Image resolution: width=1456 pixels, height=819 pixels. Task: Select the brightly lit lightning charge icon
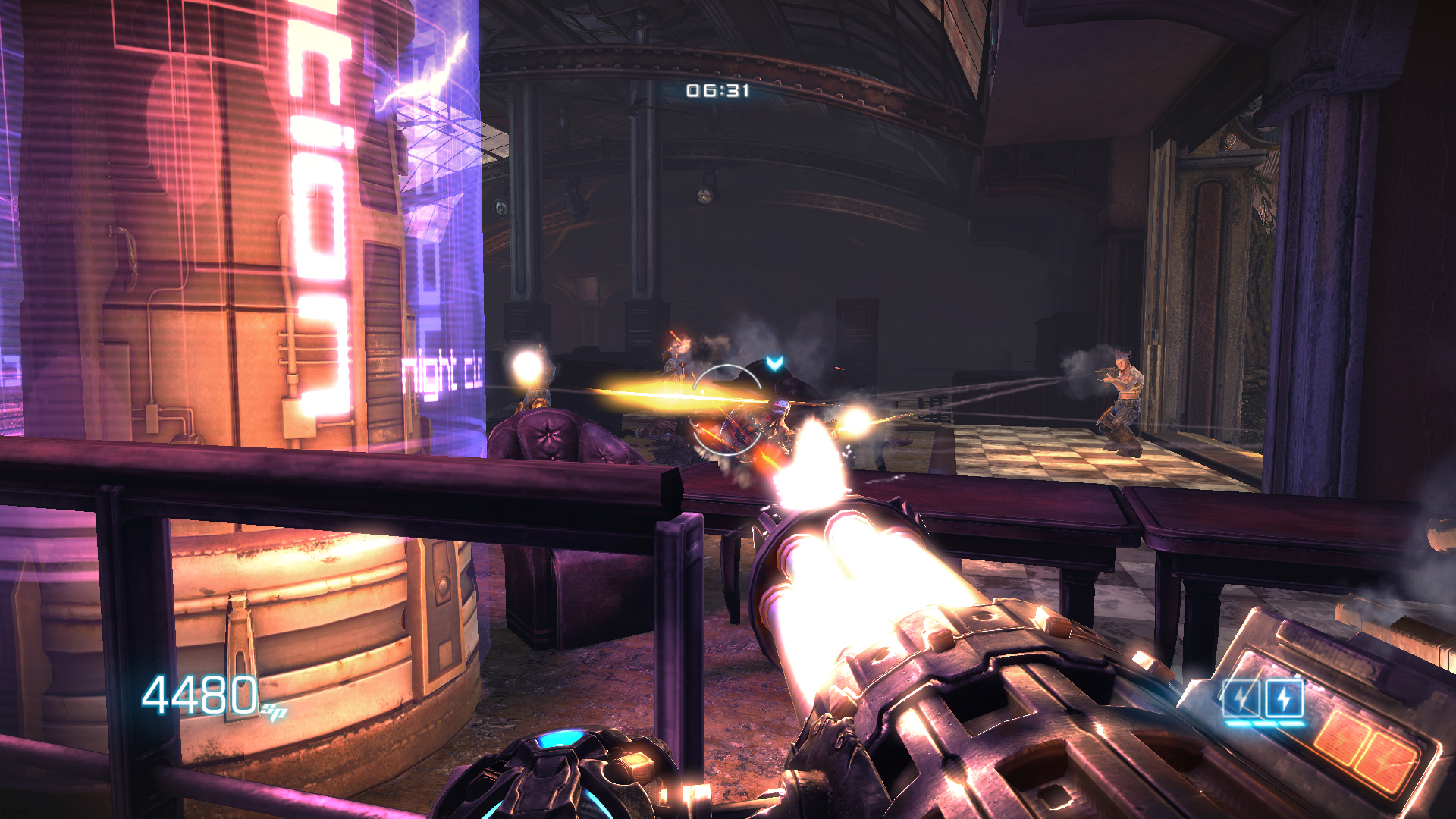pos(1284,698)
